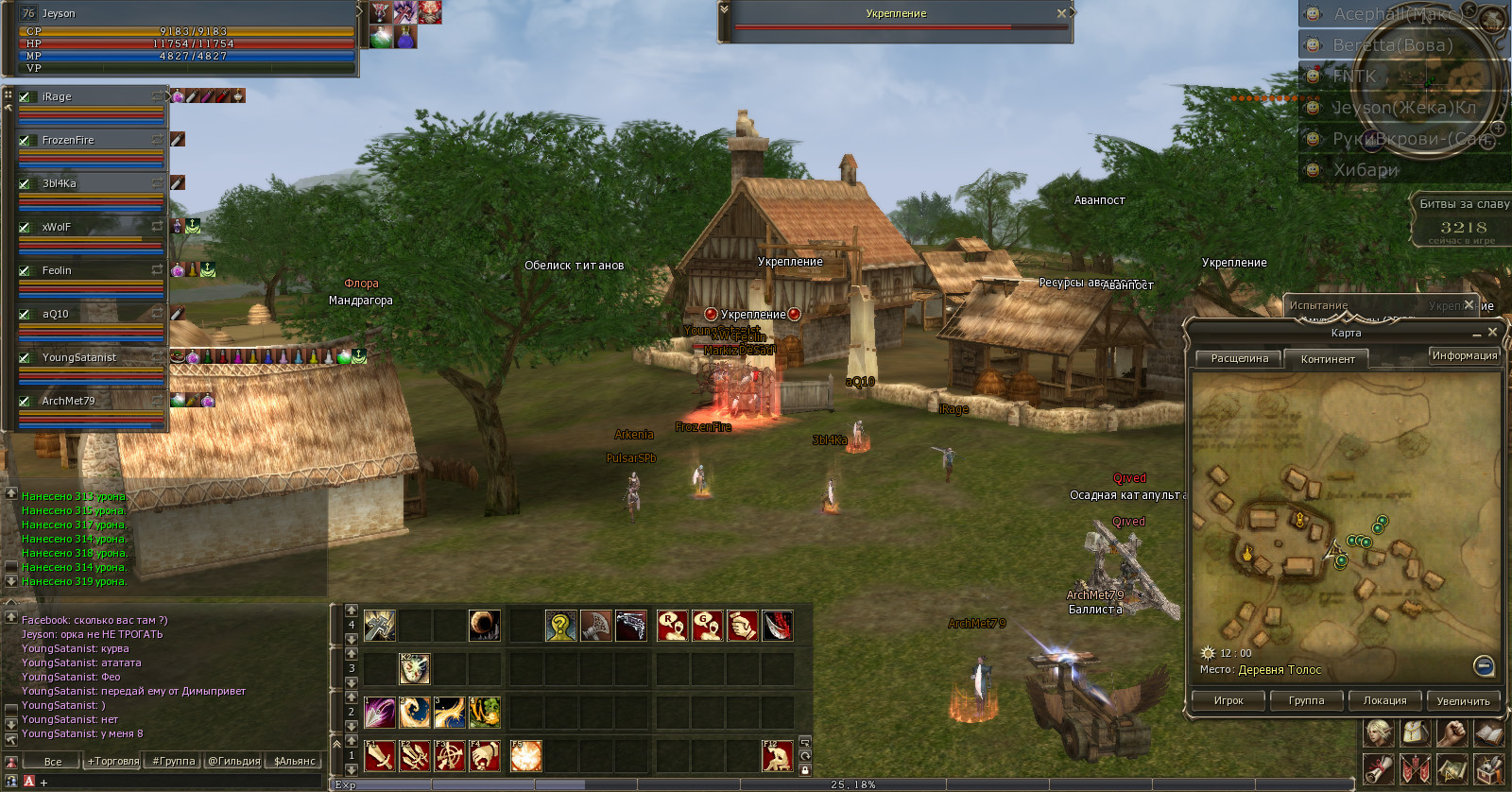Open the Информация map button
The image size is (1512, 792).
[x=1464, y=356]
